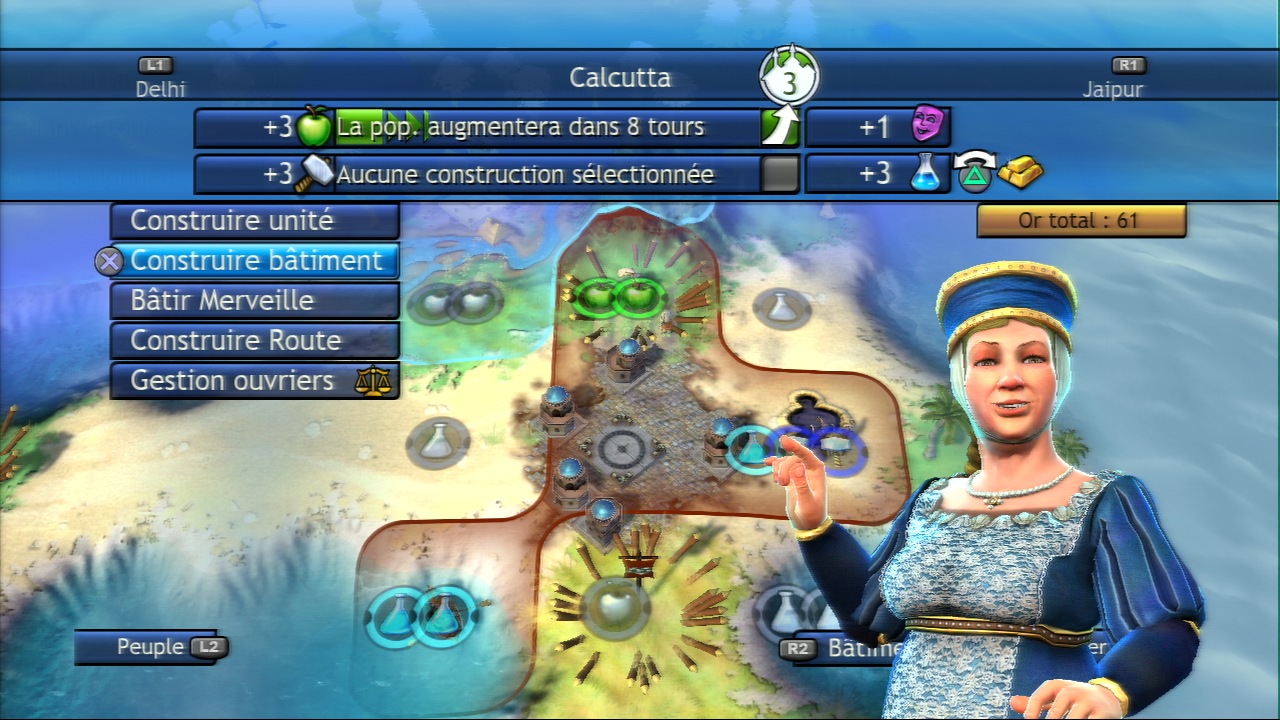The width and height of the screenshot is (1280, 720).
Task: Open Gestion ouvriers worker management
Action: click(x=254, y=381)
